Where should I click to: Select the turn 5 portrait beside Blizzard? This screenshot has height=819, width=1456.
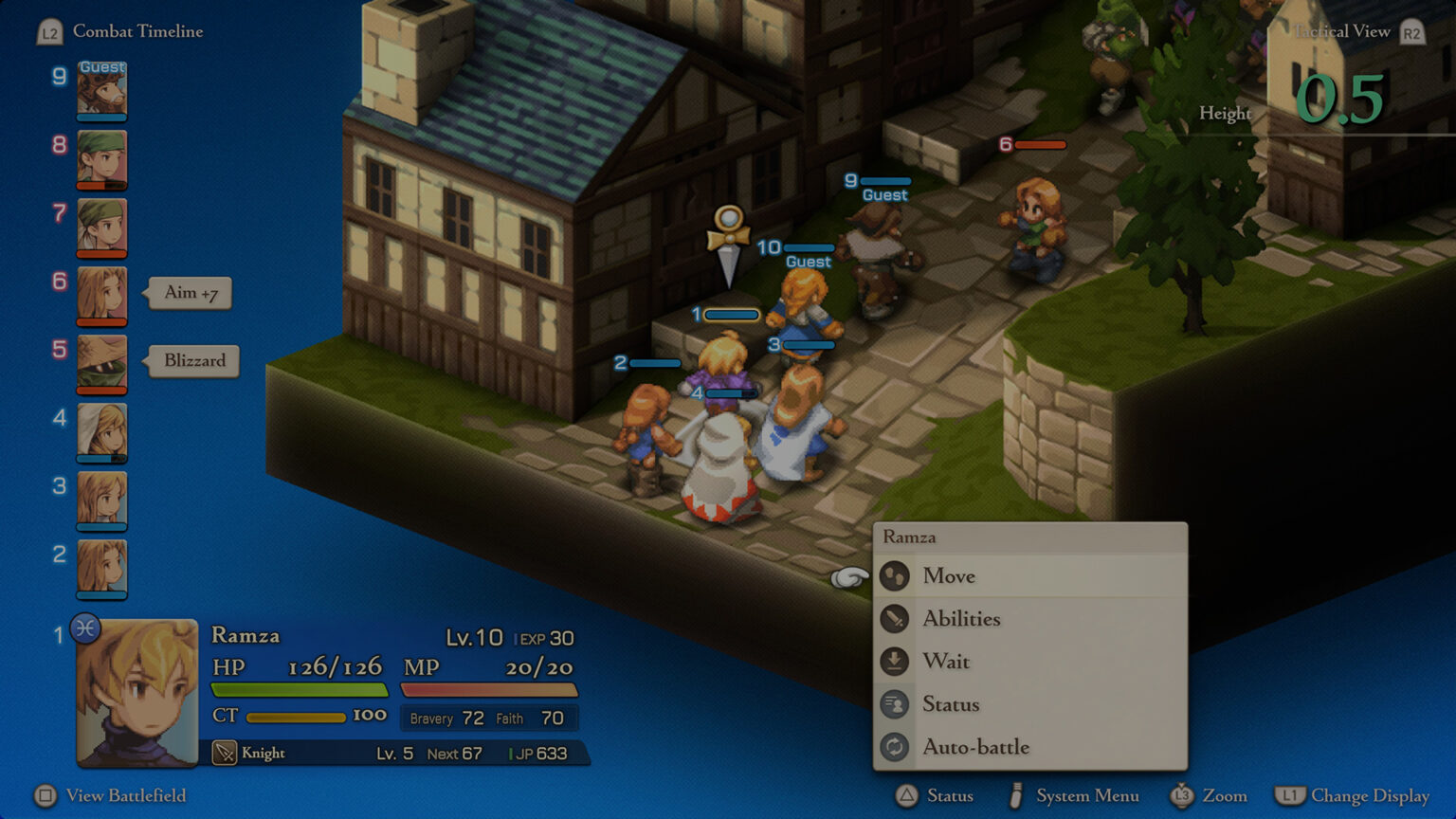click(101, 363)
